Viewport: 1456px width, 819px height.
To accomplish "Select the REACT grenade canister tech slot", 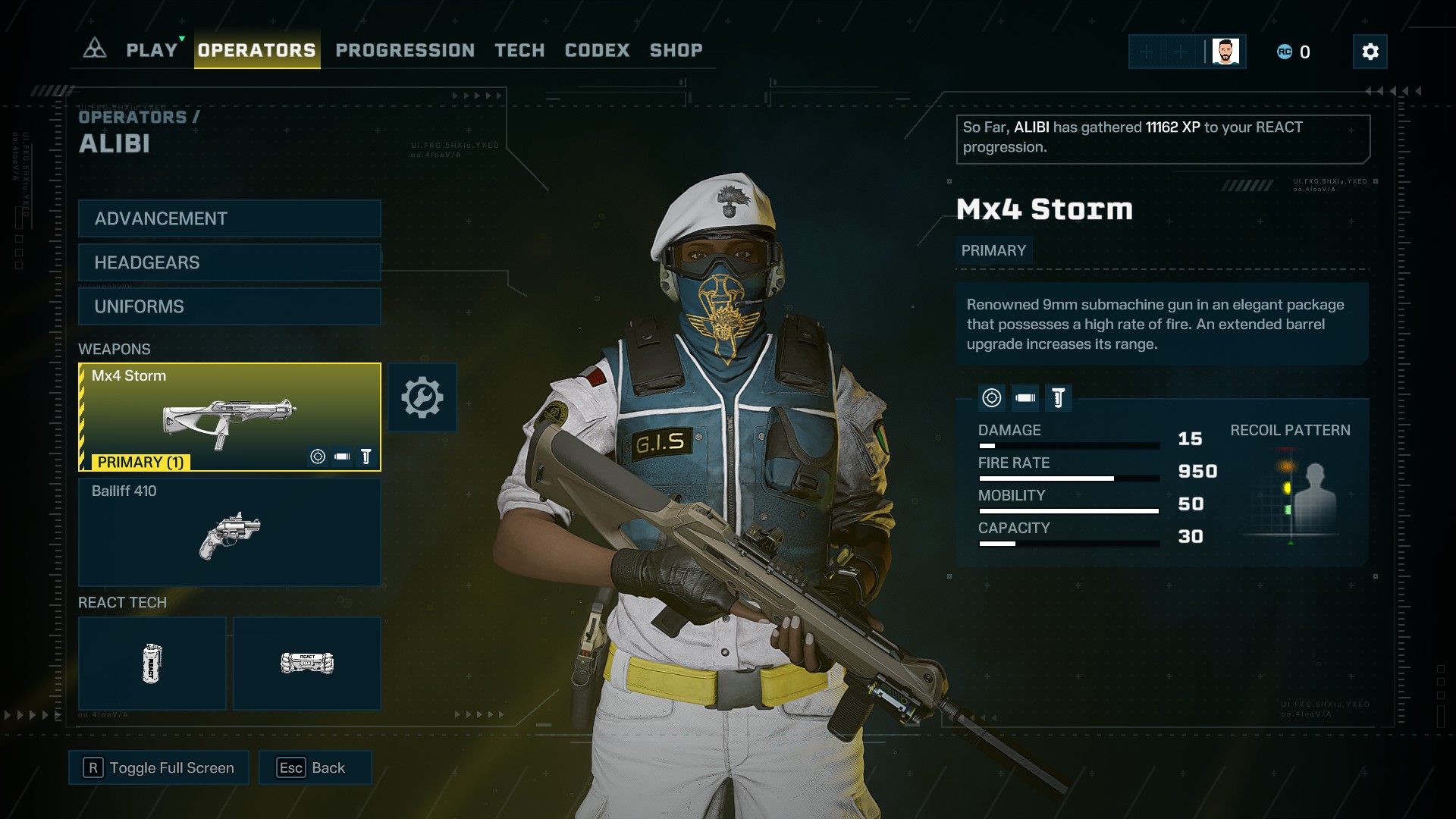I will coord(152,664).
